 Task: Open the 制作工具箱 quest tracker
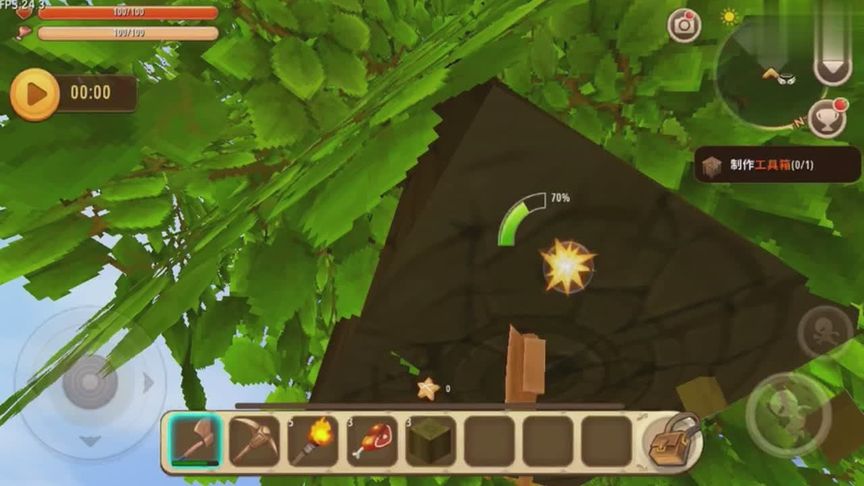pos(776,165)
